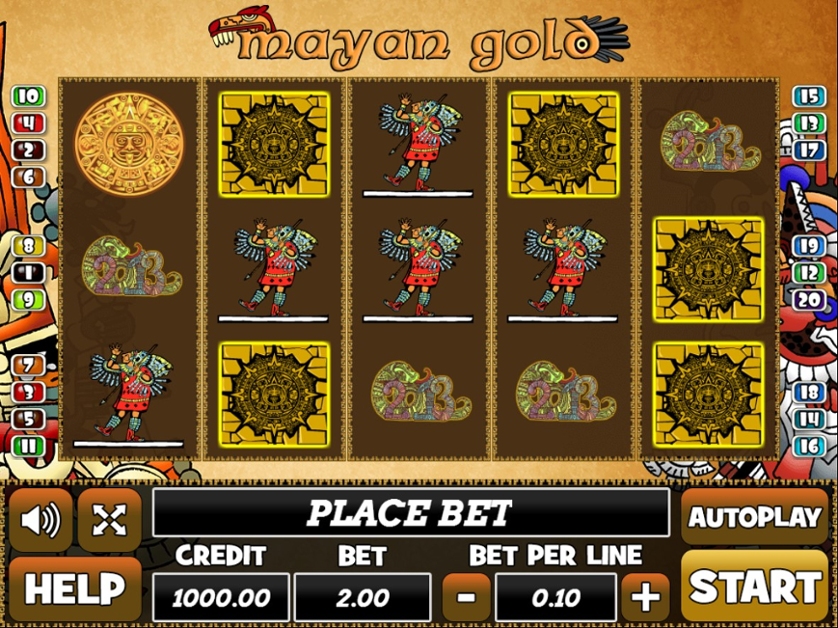Select payline number 20 marker

(x=808, y=299)
